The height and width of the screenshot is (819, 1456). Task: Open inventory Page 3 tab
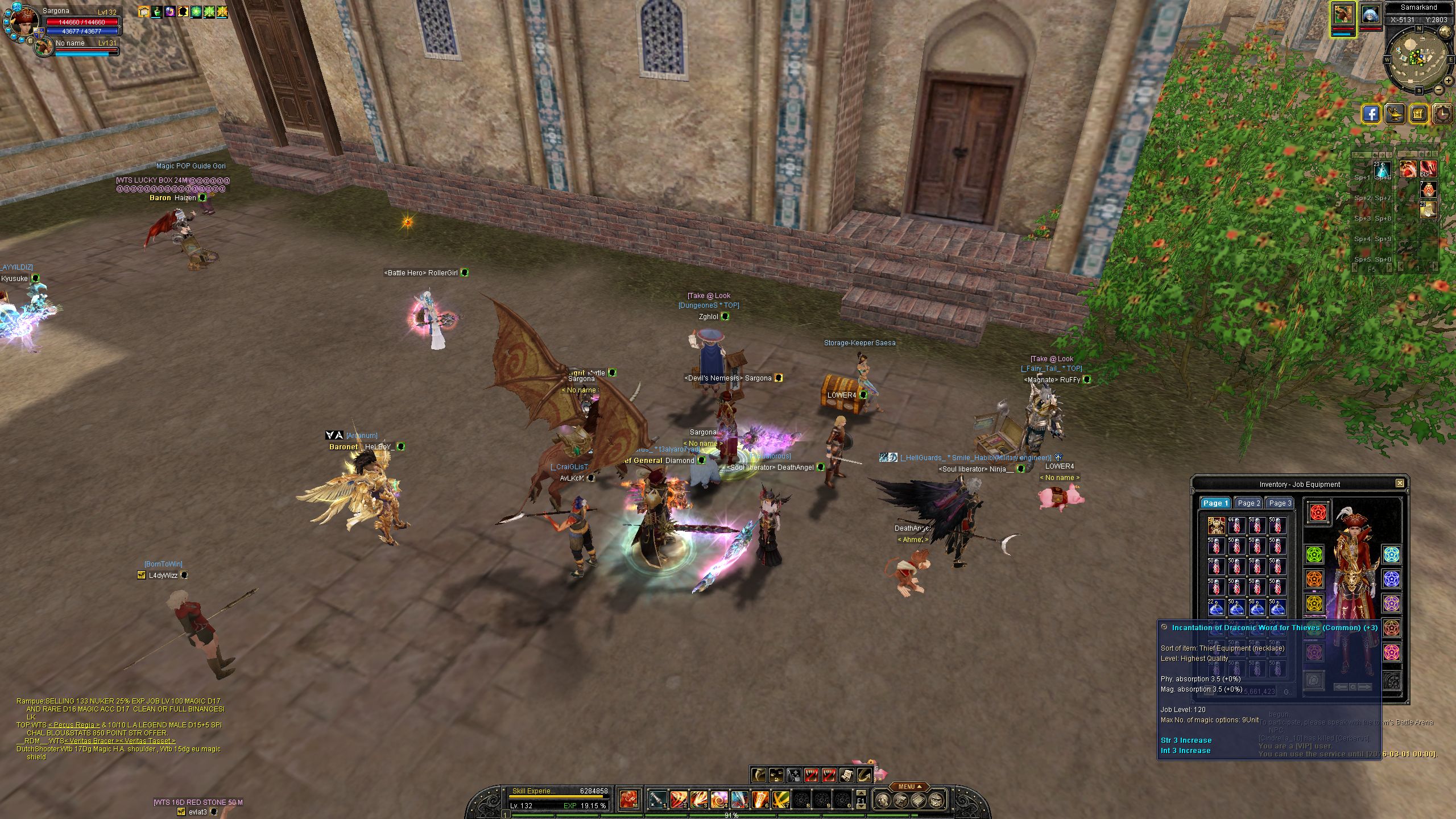[x=1280, y=503]
